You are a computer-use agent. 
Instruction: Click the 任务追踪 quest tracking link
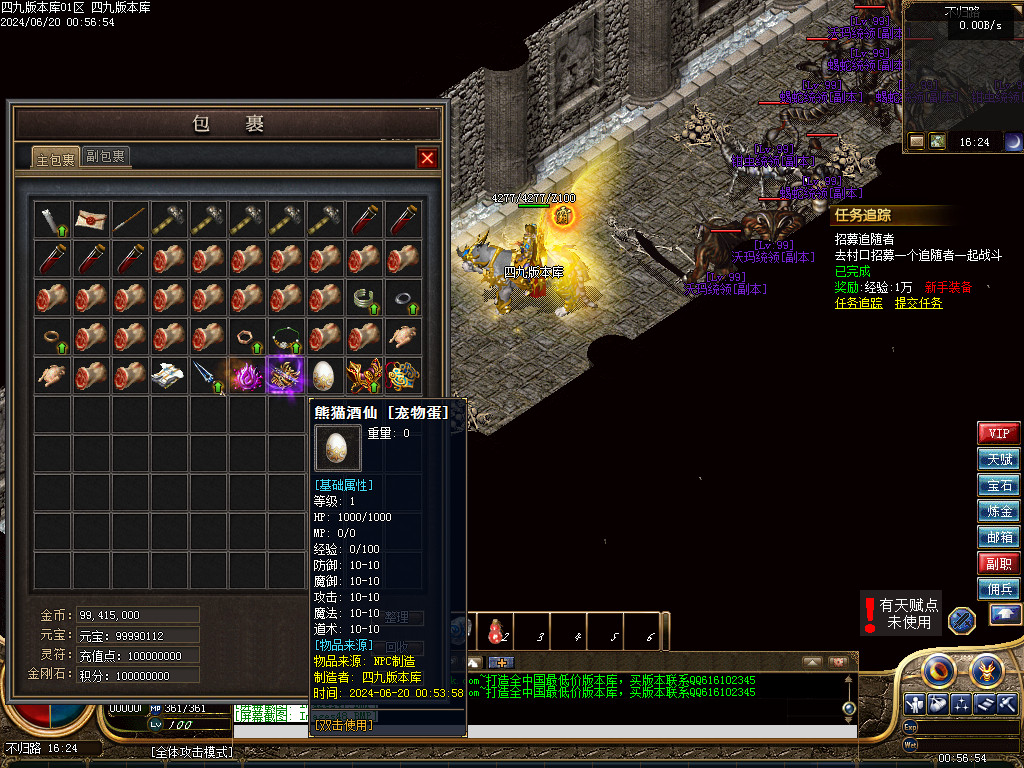(858, 303)
